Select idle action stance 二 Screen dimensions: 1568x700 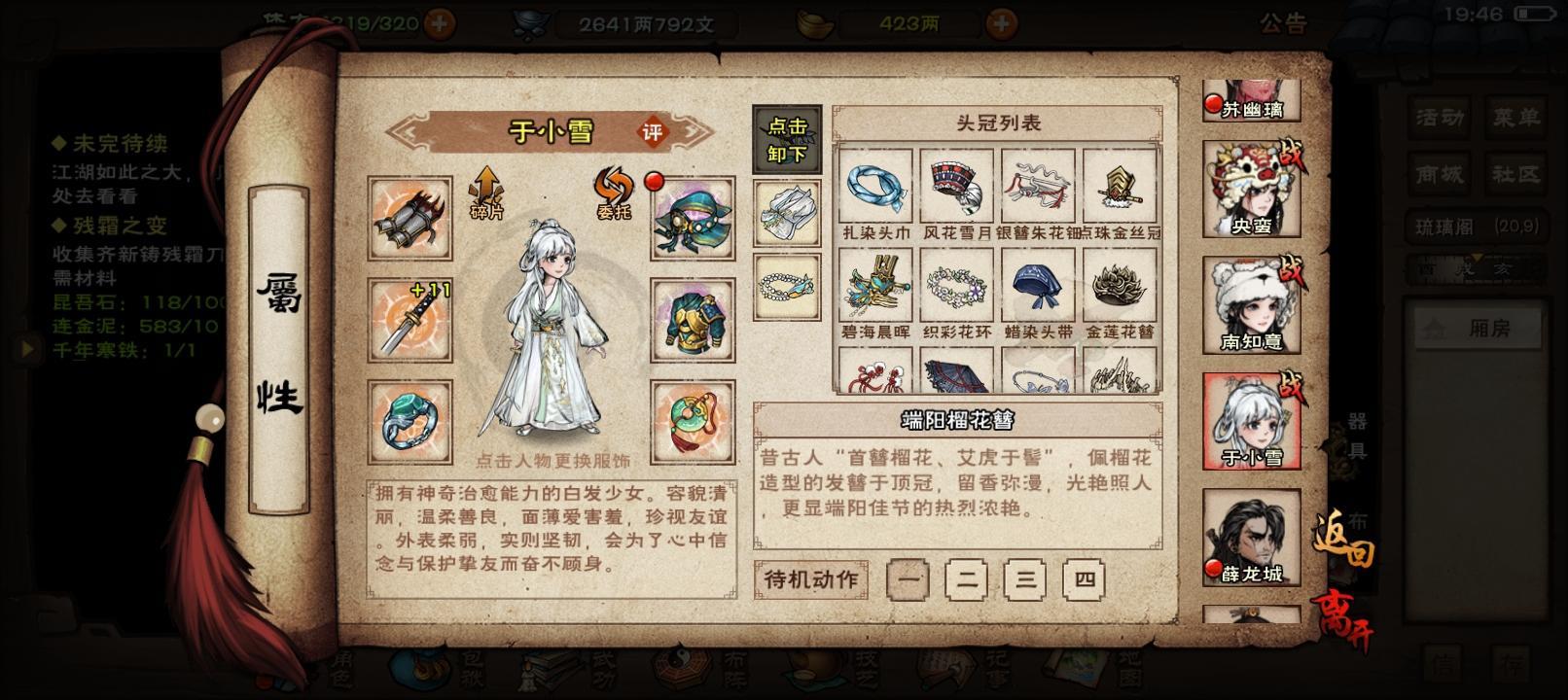(x=965, y=580)
